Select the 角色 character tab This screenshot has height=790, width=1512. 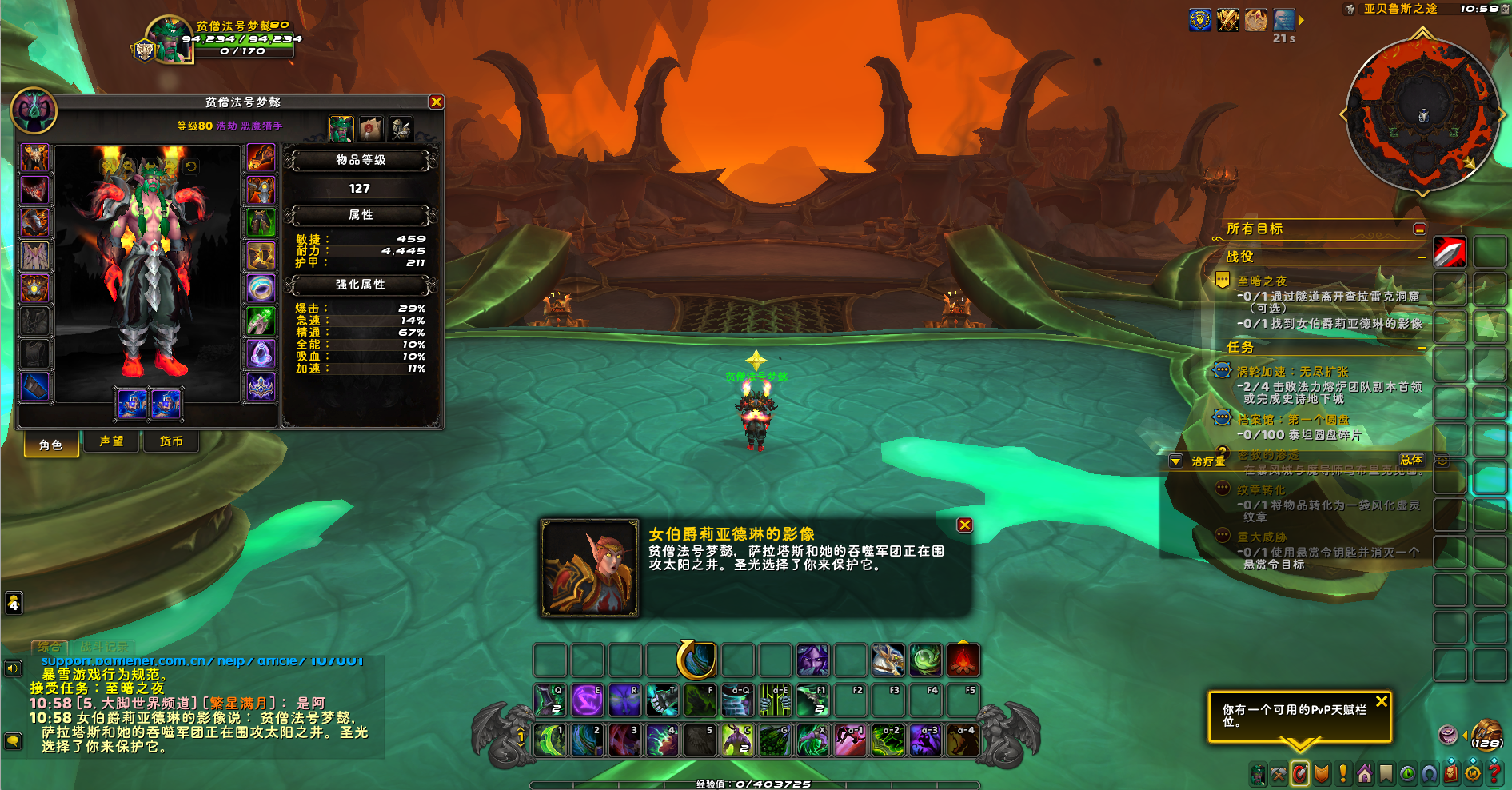point(51,445)
